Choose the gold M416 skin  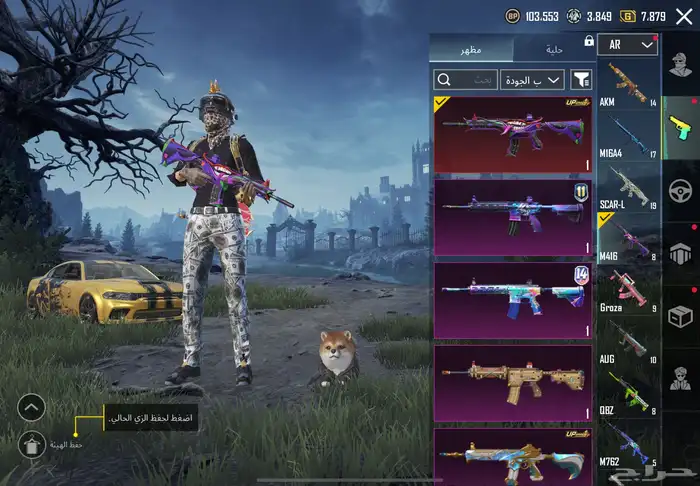tap(513, 383)
